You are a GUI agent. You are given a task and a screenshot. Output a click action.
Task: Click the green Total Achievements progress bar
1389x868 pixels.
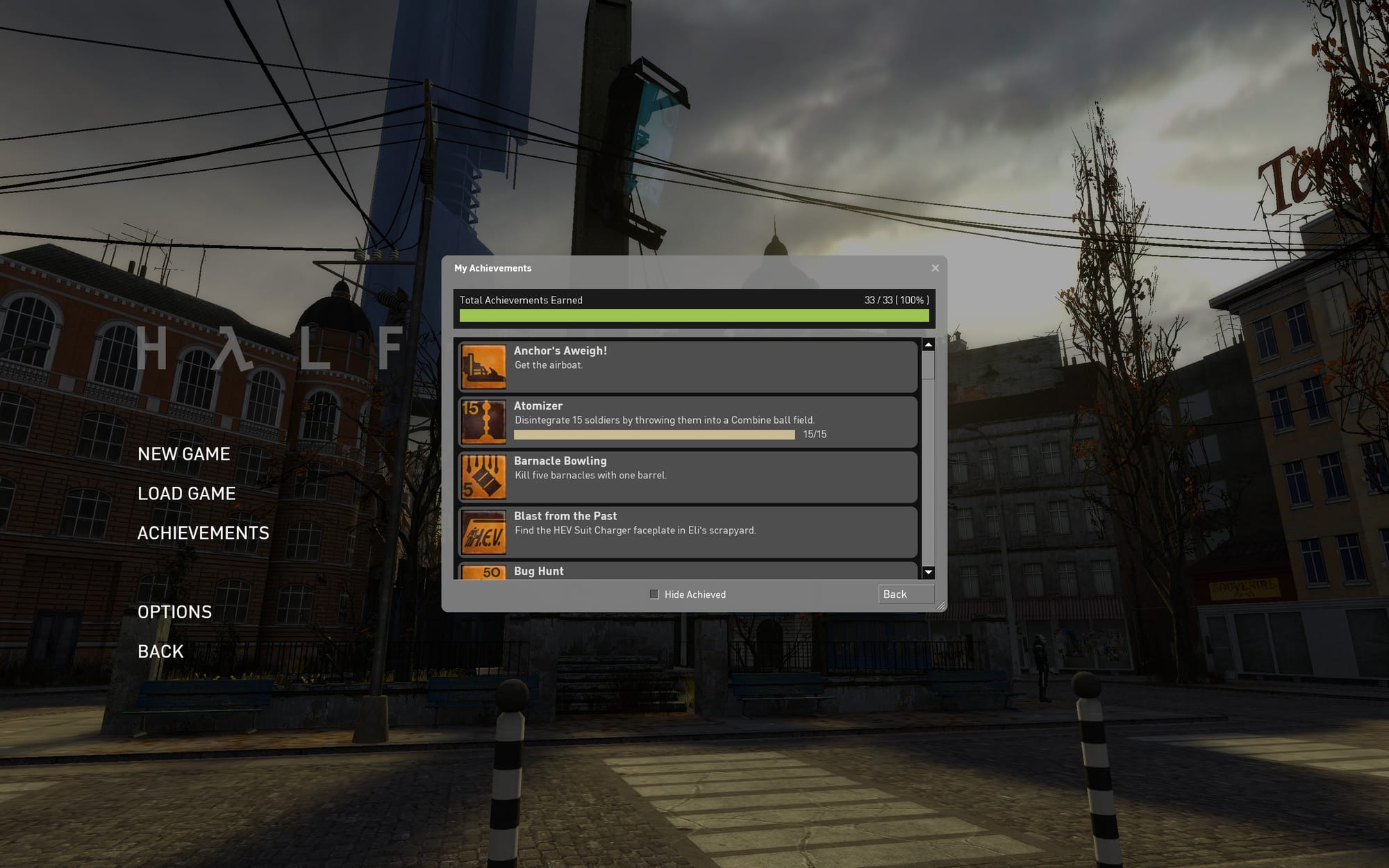click(x=694, y=316)
